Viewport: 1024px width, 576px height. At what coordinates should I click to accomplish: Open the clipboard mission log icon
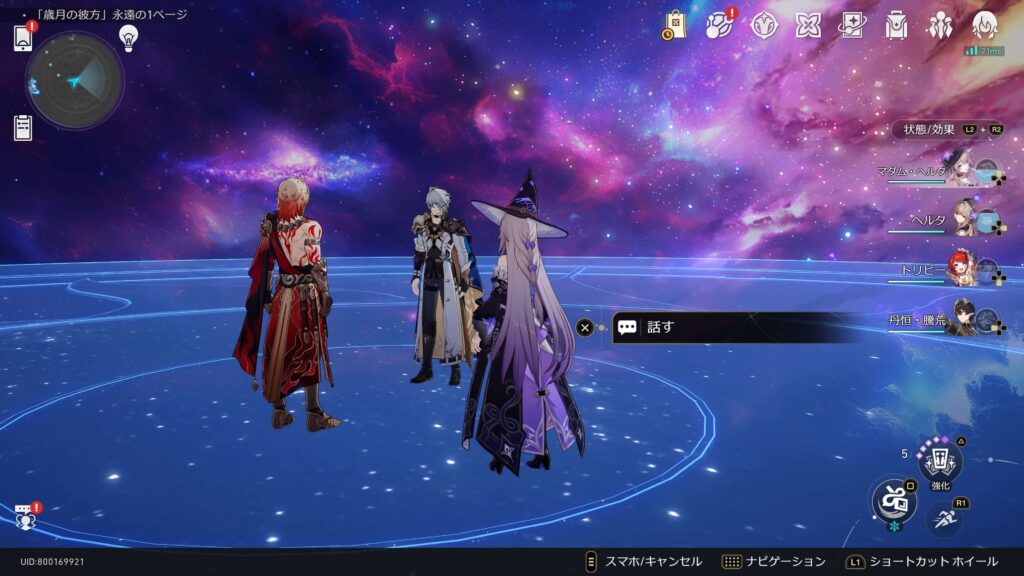pos(23,127)
